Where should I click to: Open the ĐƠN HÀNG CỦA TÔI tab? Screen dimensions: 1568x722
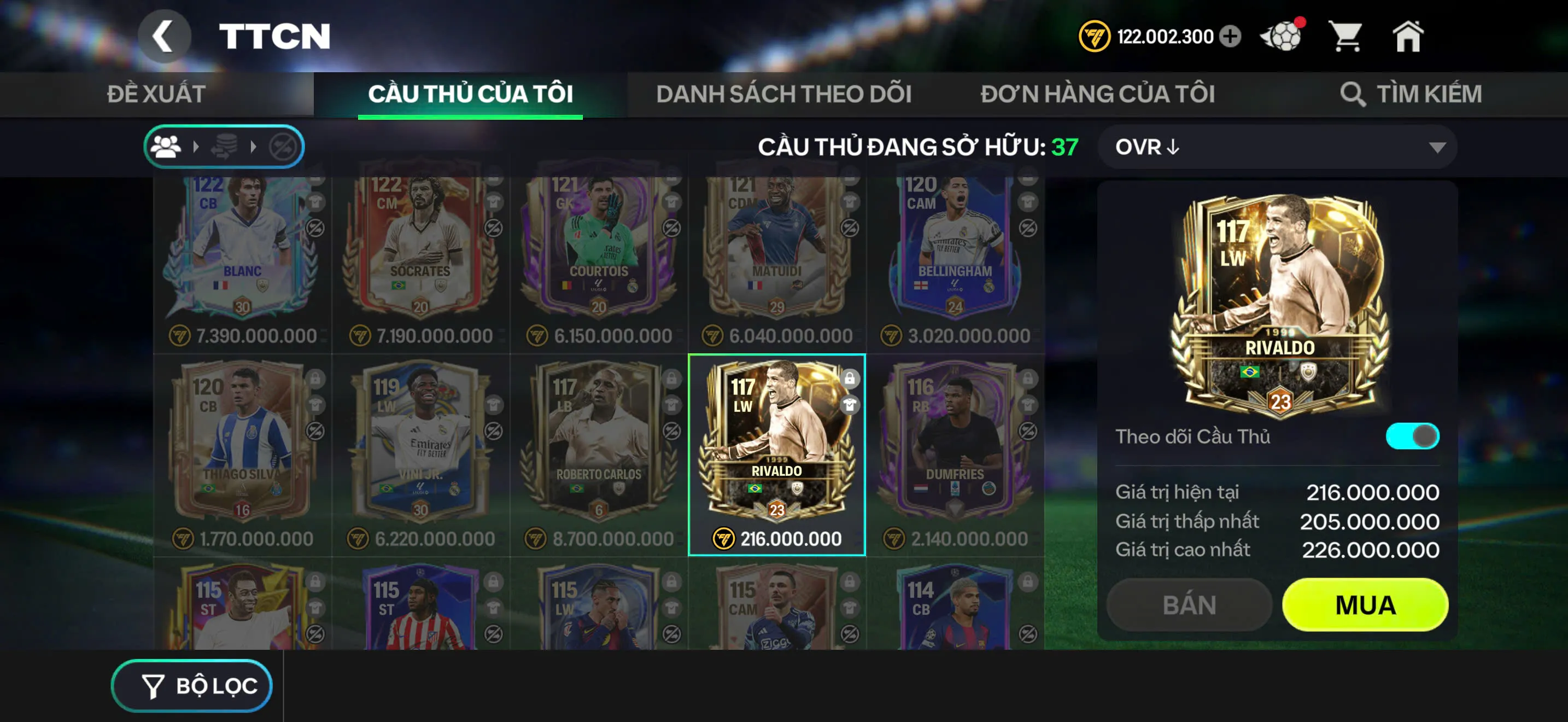click(x=1097, y=92)
